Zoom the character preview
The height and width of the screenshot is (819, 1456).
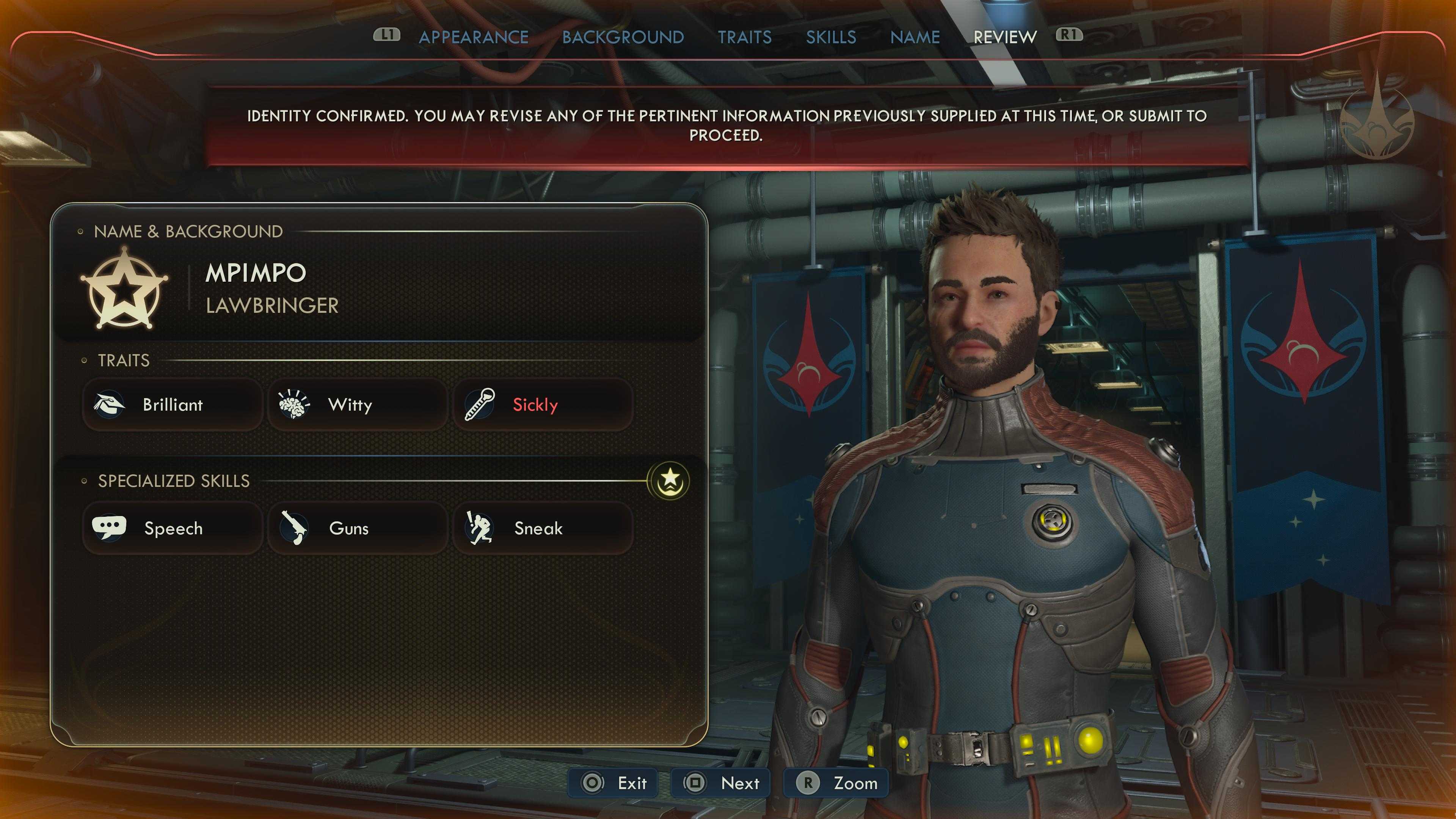pyautogui.click(x=836, y=783)
